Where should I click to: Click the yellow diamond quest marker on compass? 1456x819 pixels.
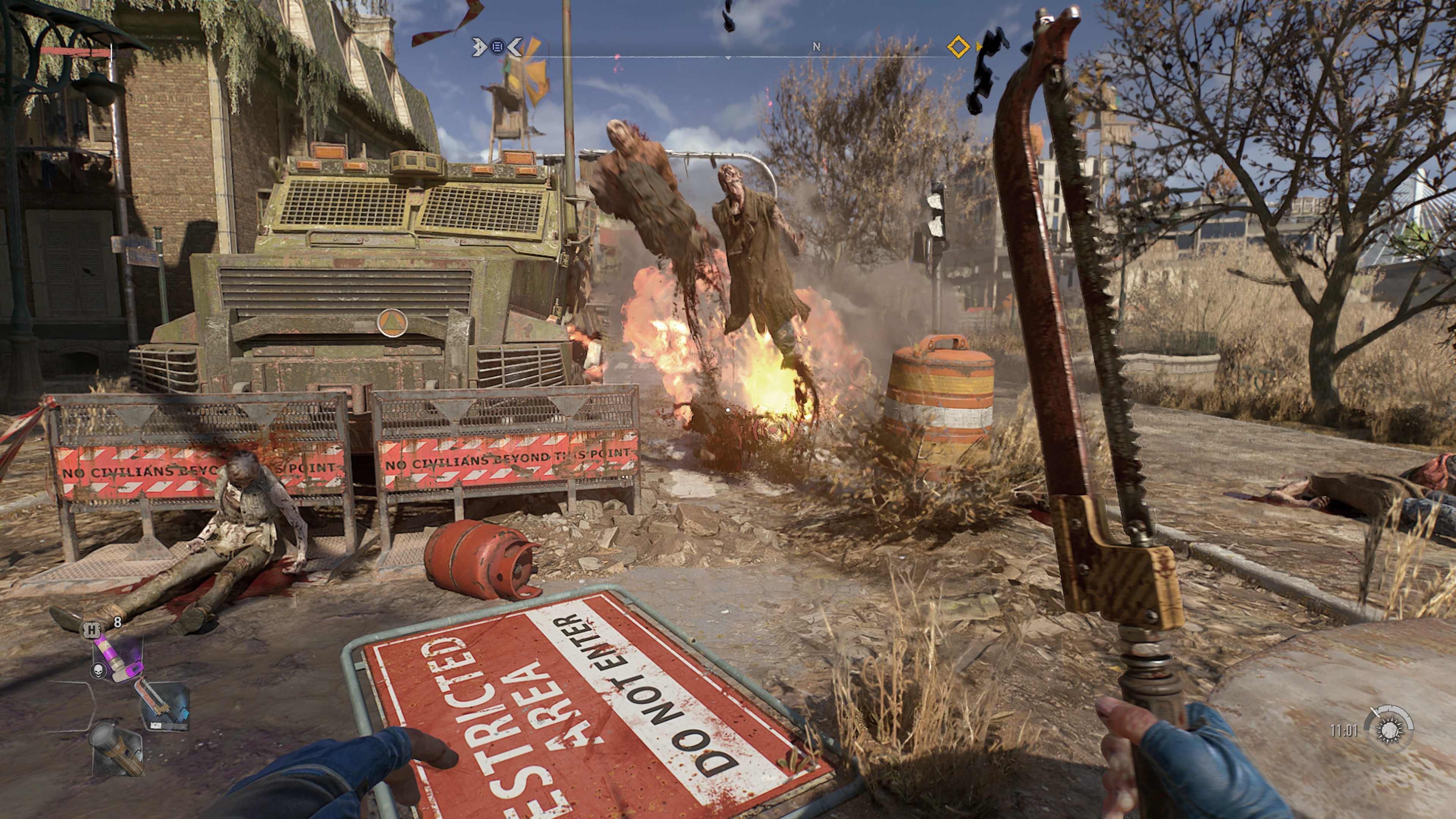[x=958, y=47]
